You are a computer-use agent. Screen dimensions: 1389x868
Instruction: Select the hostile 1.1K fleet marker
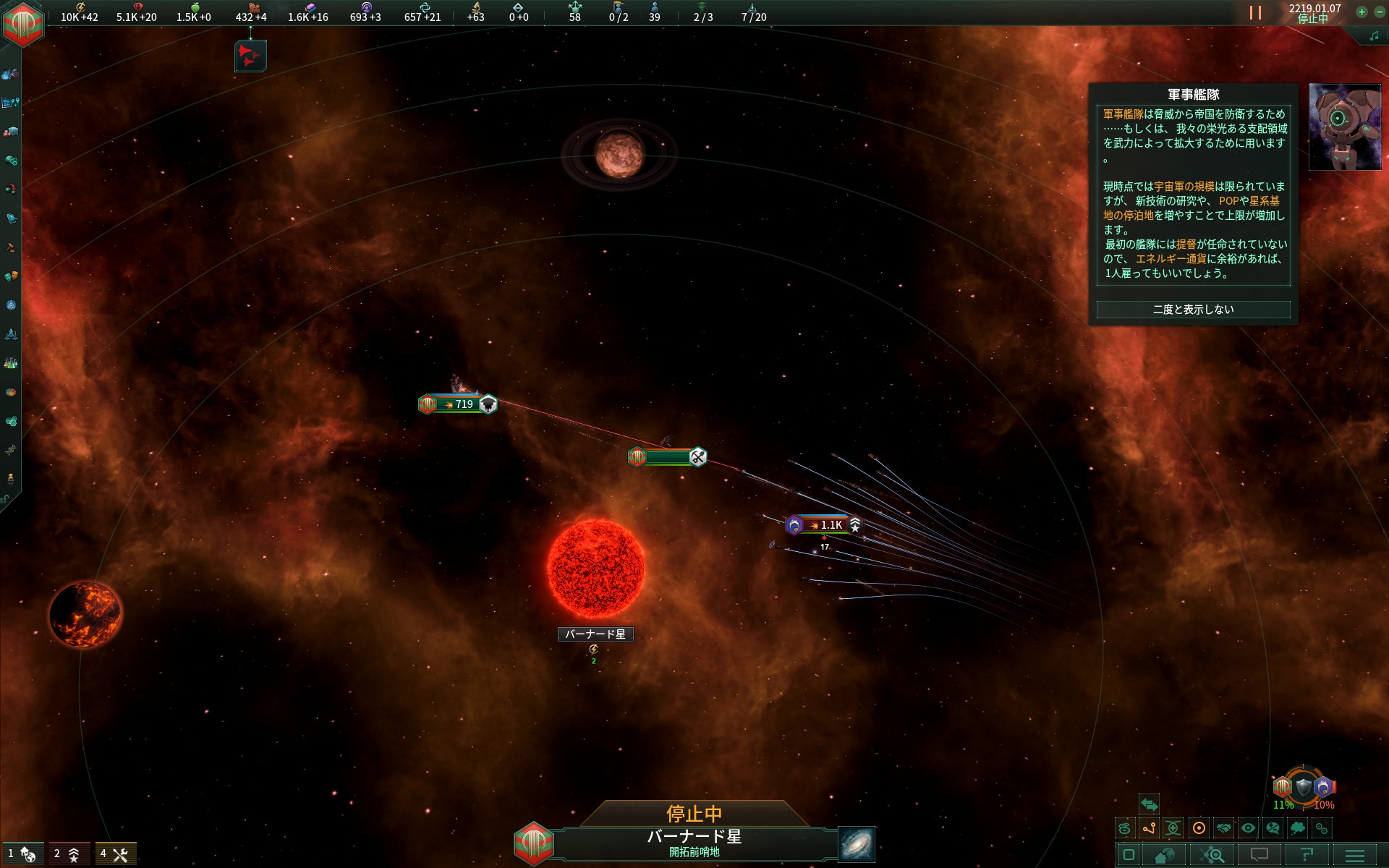[825, 525]
